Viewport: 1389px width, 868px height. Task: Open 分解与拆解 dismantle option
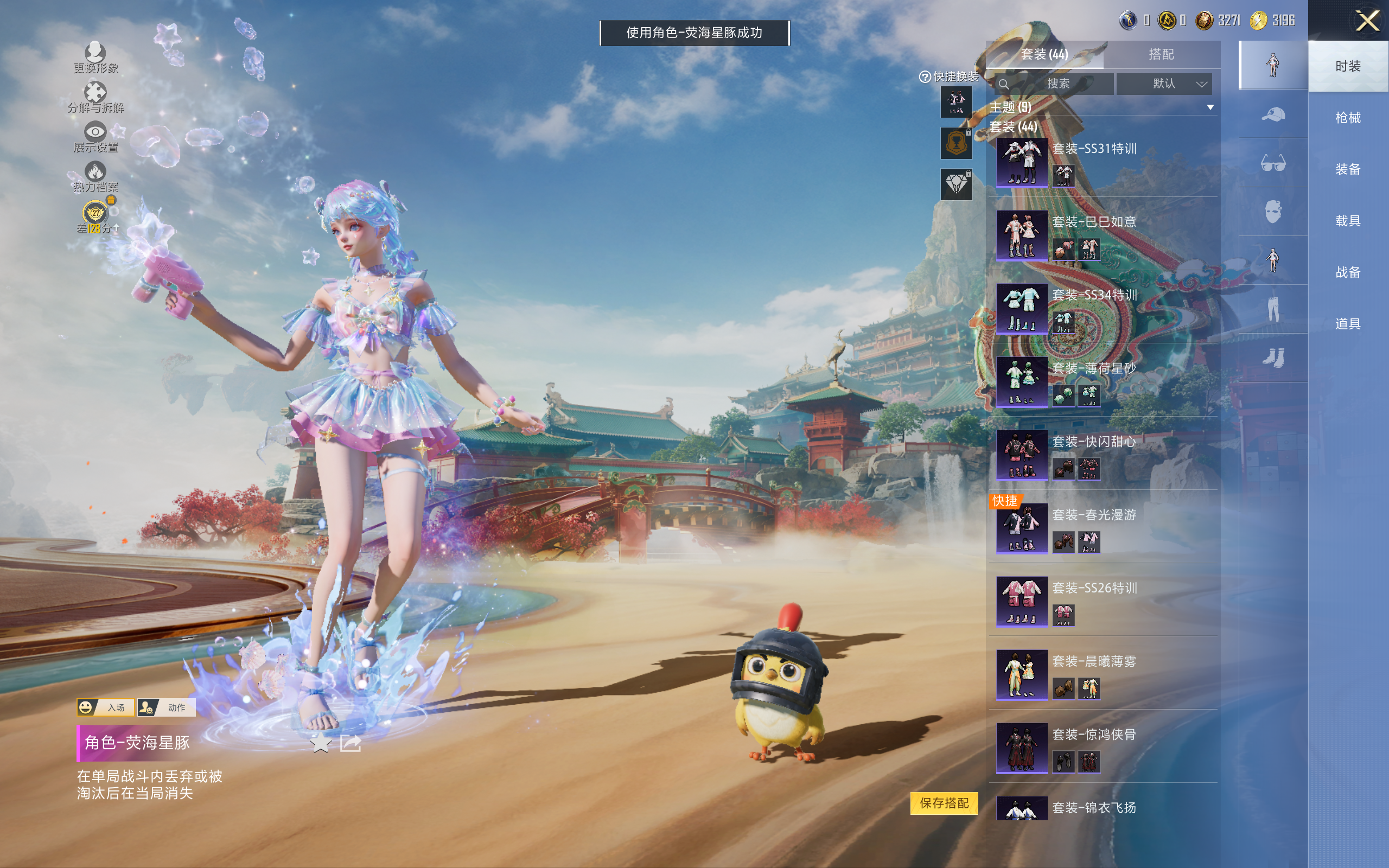coord(95,97)
